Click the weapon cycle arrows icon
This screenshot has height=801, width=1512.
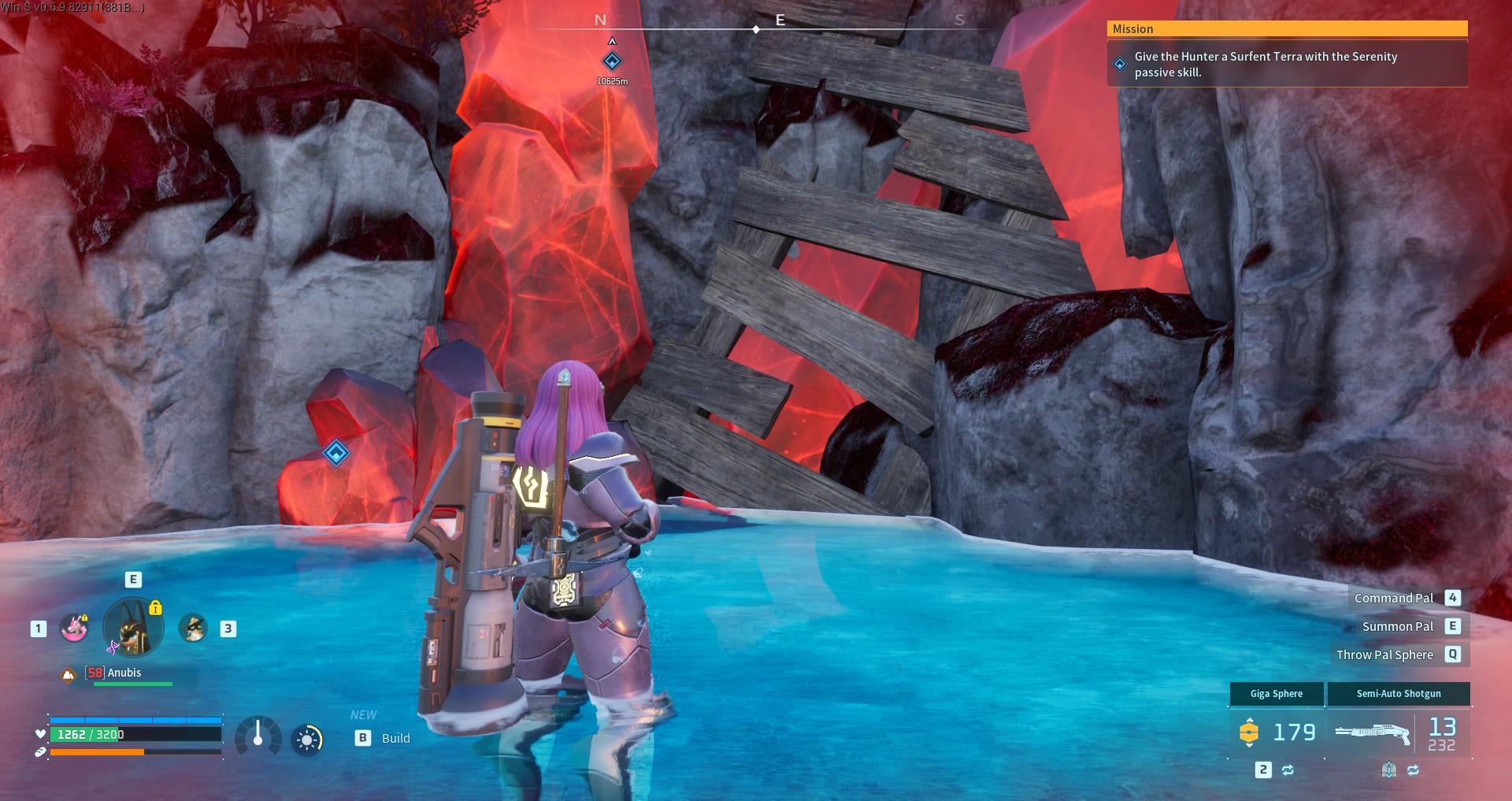(1413, 769)
